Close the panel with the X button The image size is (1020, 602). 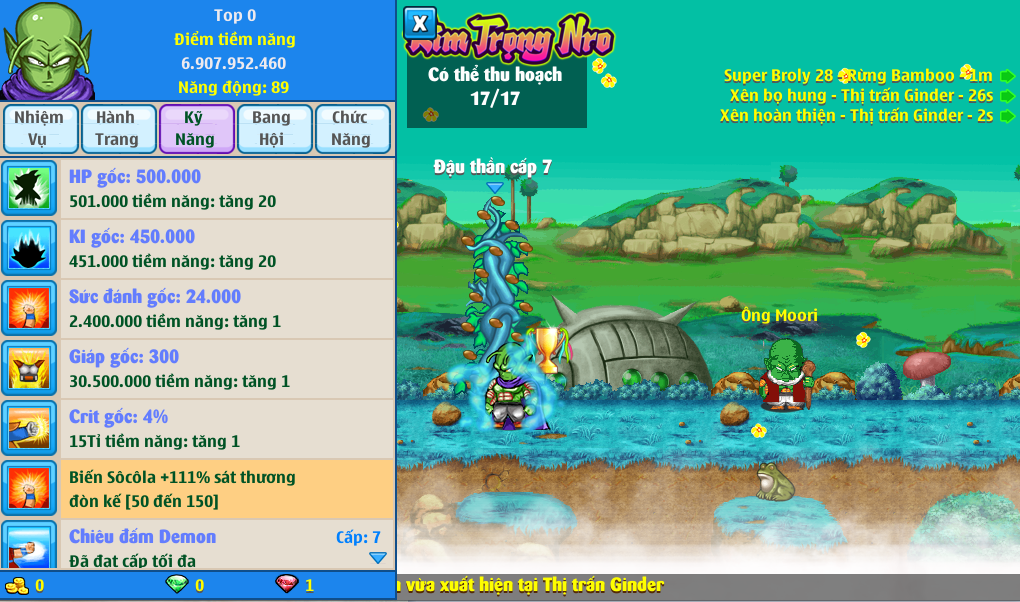coord(420,23)
